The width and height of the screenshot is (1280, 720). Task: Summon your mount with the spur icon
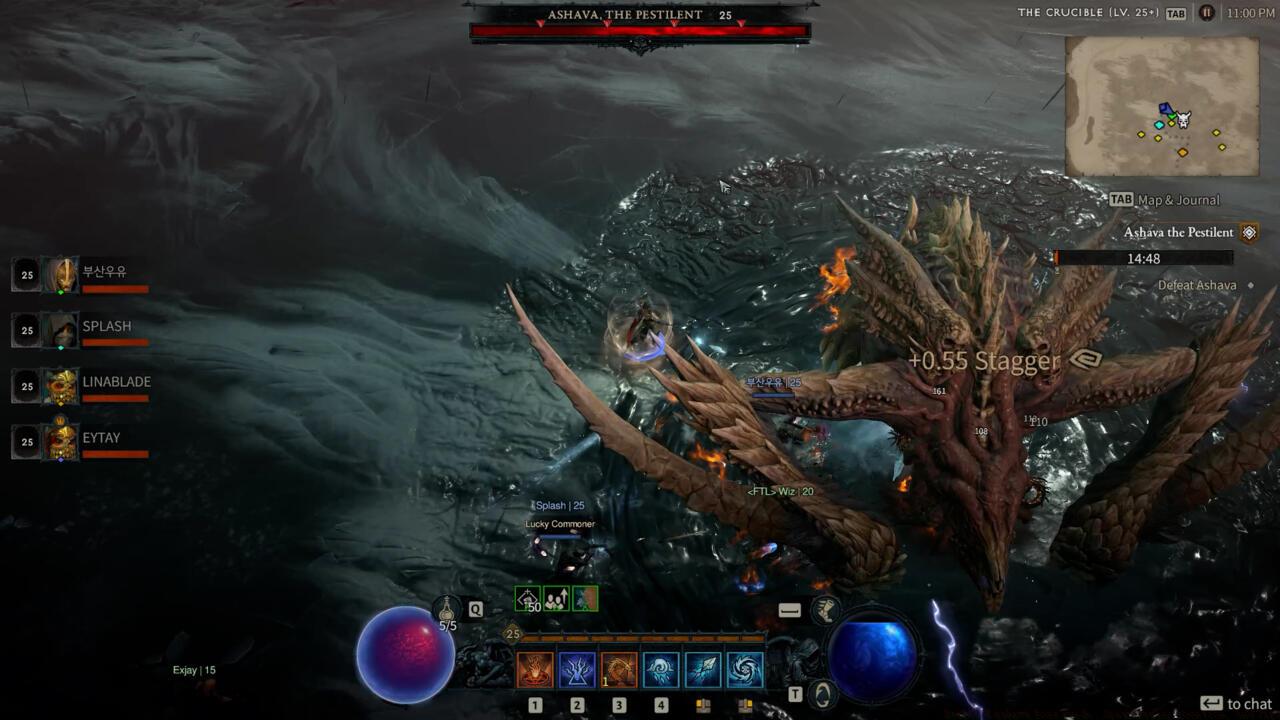click(x=827, y=611)
